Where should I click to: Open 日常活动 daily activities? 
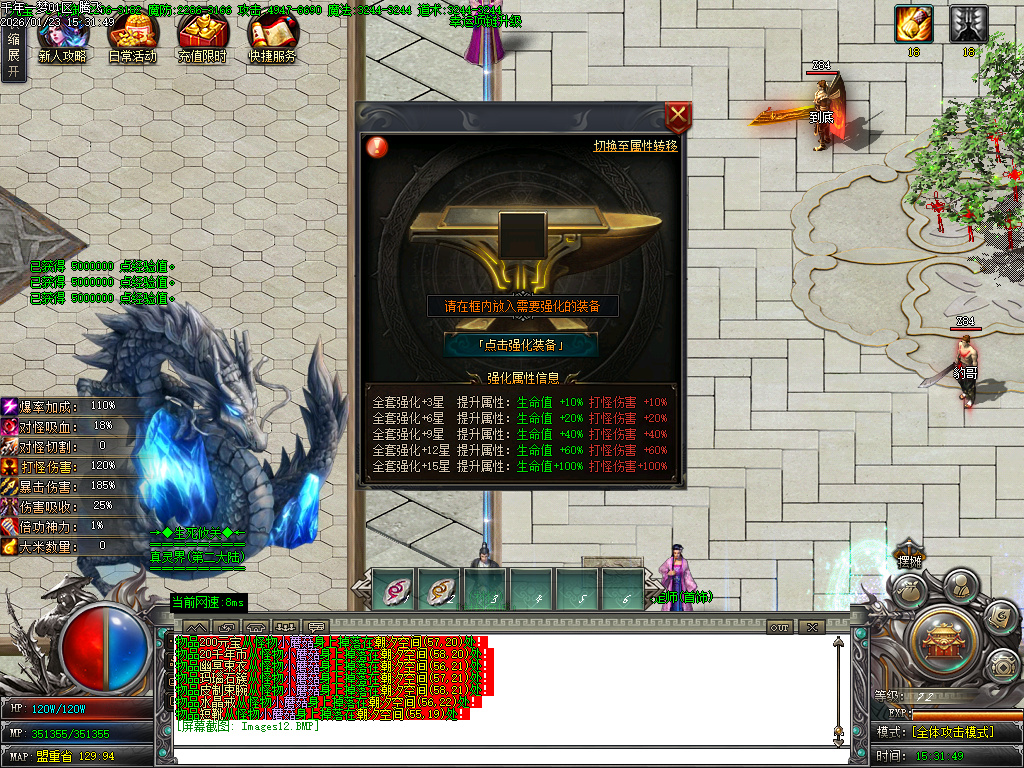132,38
